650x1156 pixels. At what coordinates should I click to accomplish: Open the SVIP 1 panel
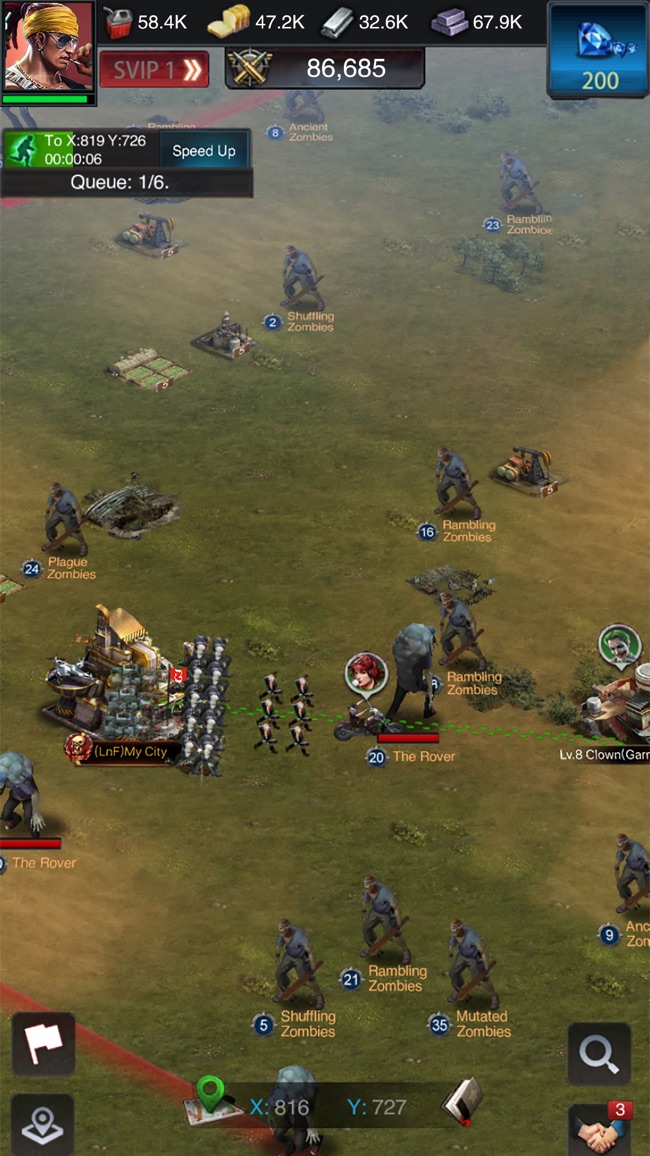click(154, 69)
